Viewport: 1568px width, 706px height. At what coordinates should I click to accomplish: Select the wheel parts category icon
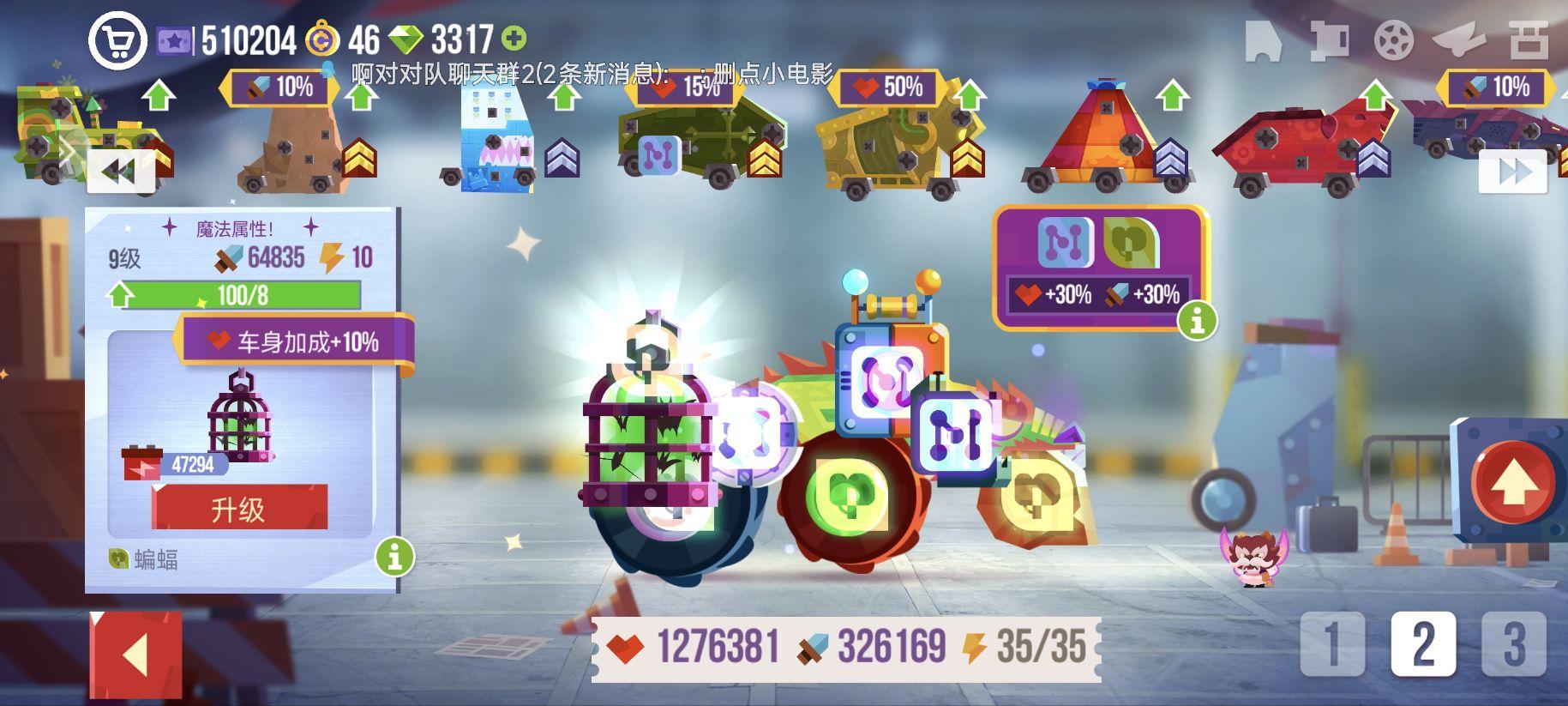click(1392, 41)
